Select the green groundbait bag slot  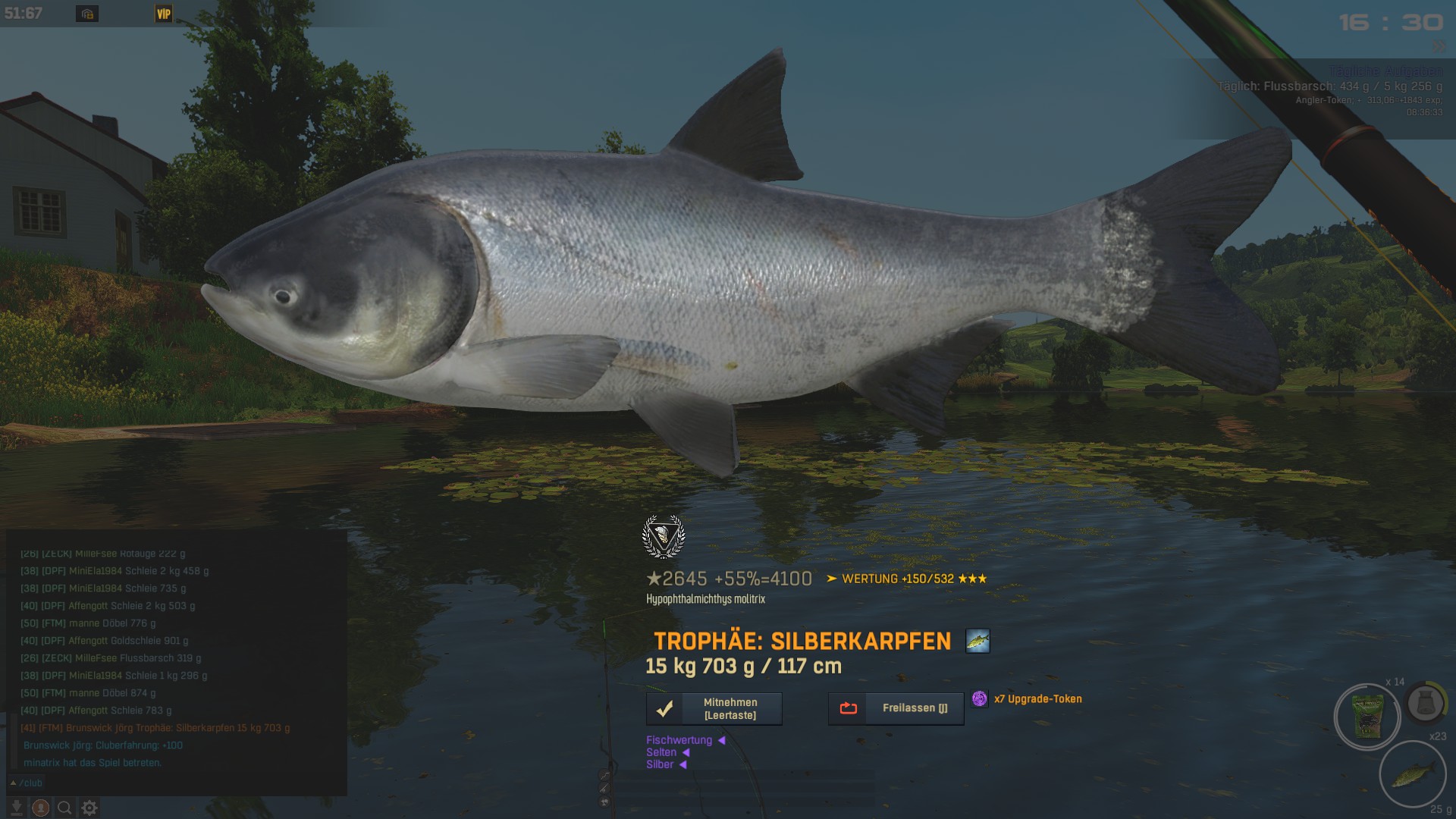(x=1367, y=716)
